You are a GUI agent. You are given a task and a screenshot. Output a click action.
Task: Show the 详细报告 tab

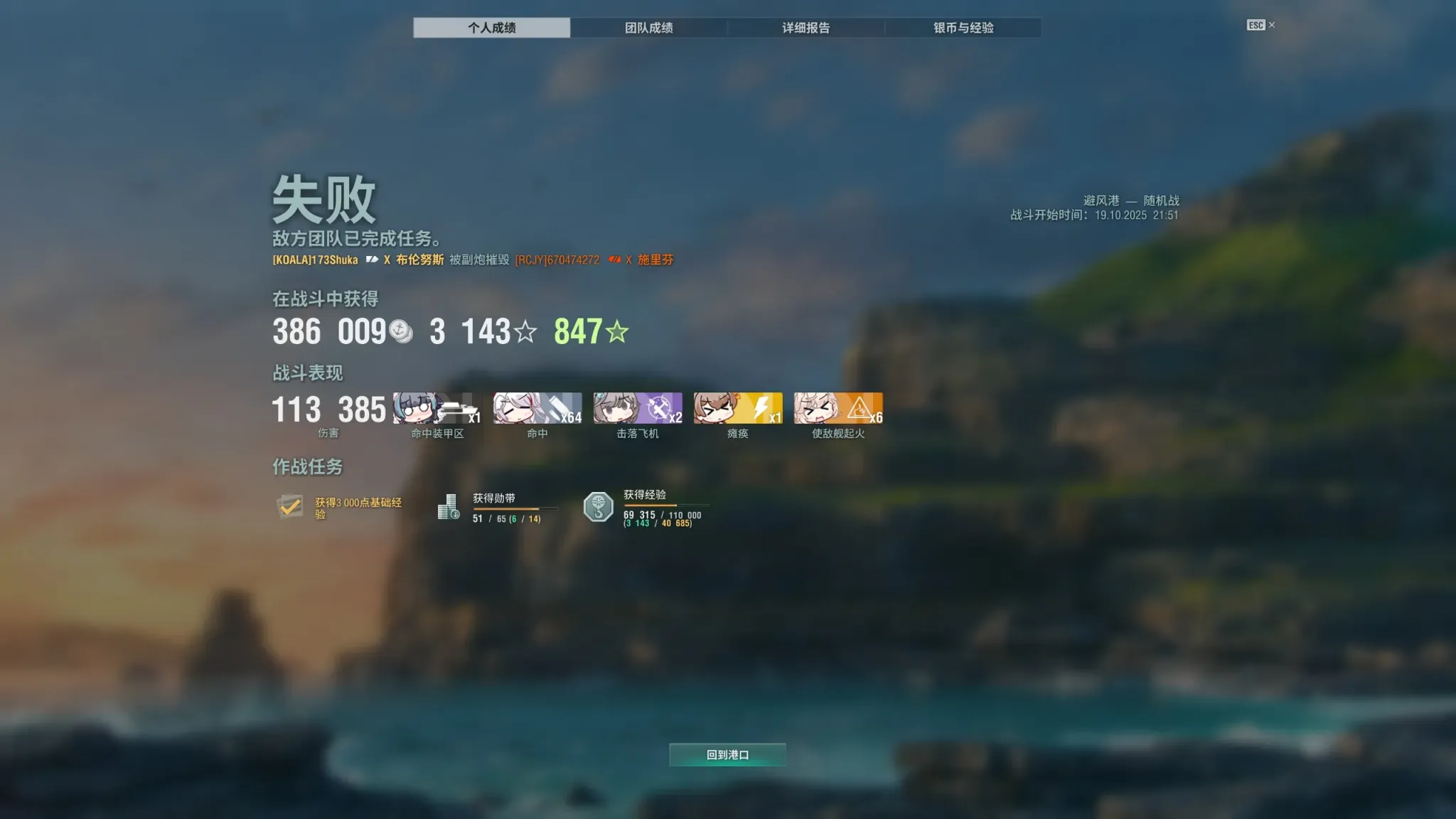point(805,28)
